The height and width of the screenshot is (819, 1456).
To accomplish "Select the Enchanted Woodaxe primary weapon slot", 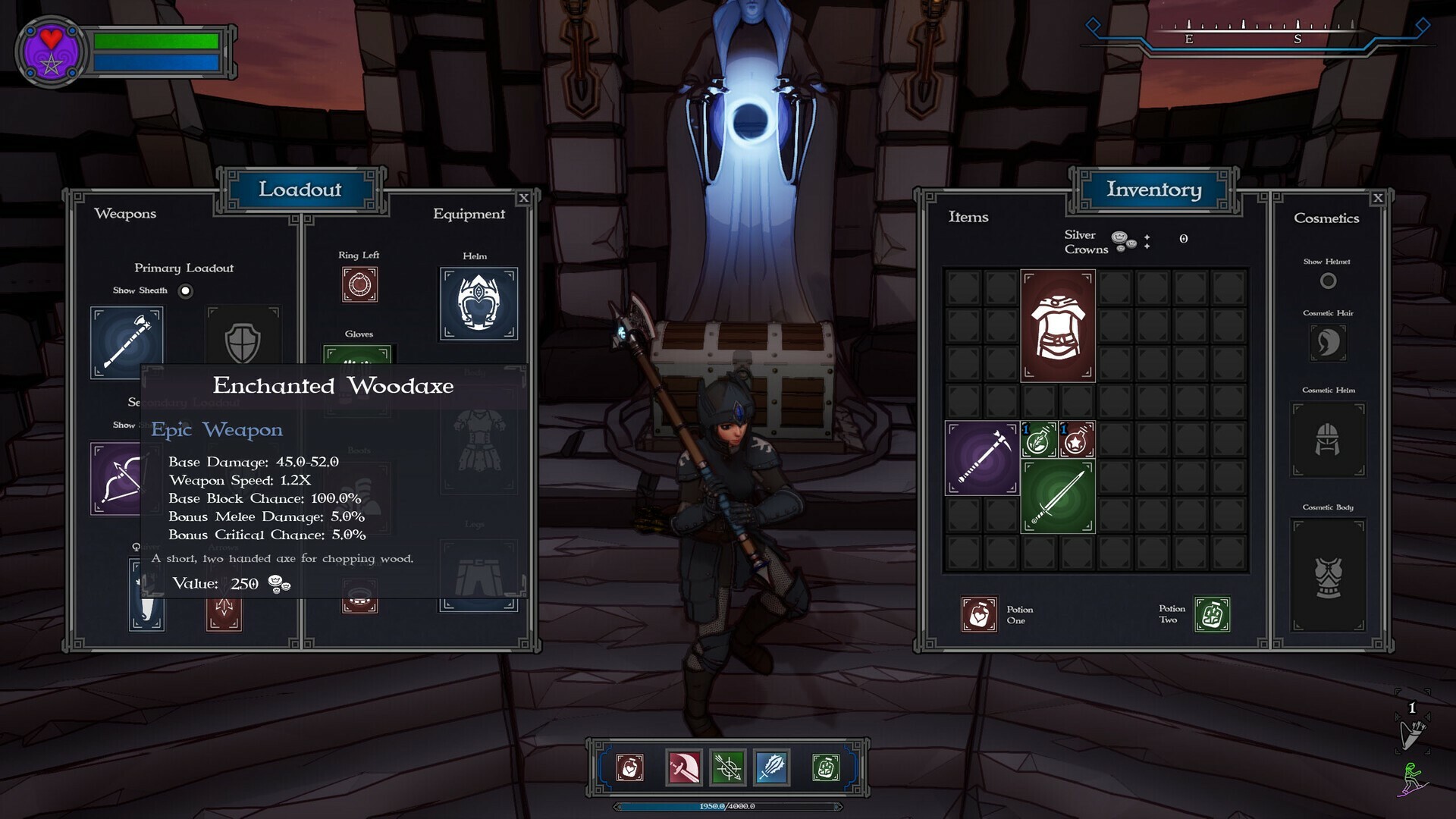I will [127, 341].
